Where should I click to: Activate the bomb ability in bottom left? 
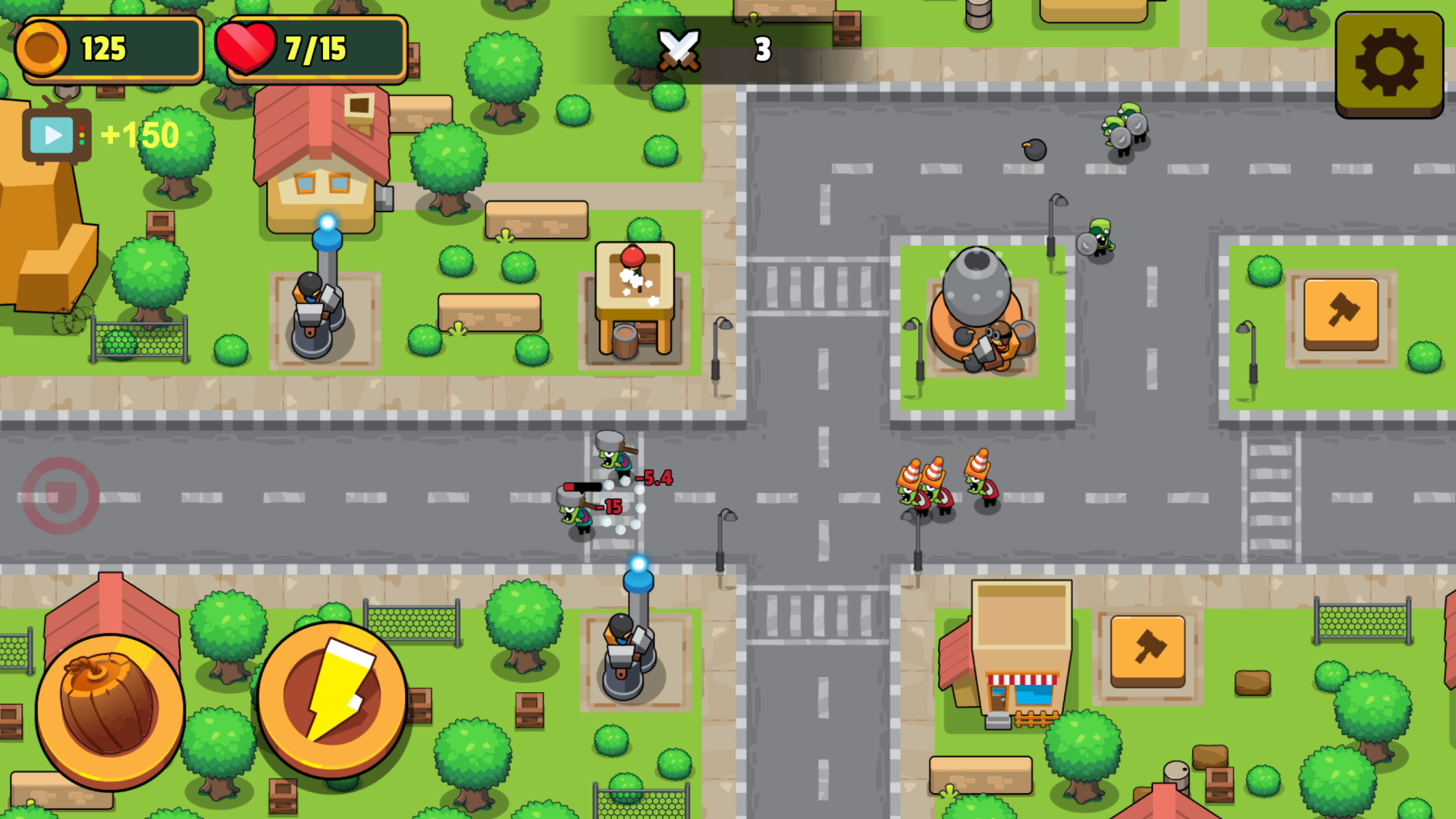112,709
